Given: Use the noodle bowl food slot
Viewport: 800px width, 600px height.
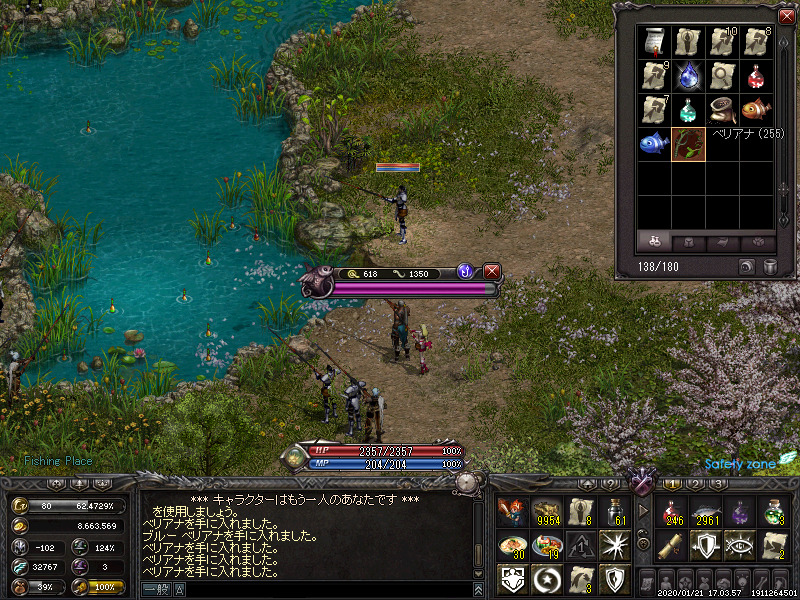Looking at the screenshot, I should 512,546.
